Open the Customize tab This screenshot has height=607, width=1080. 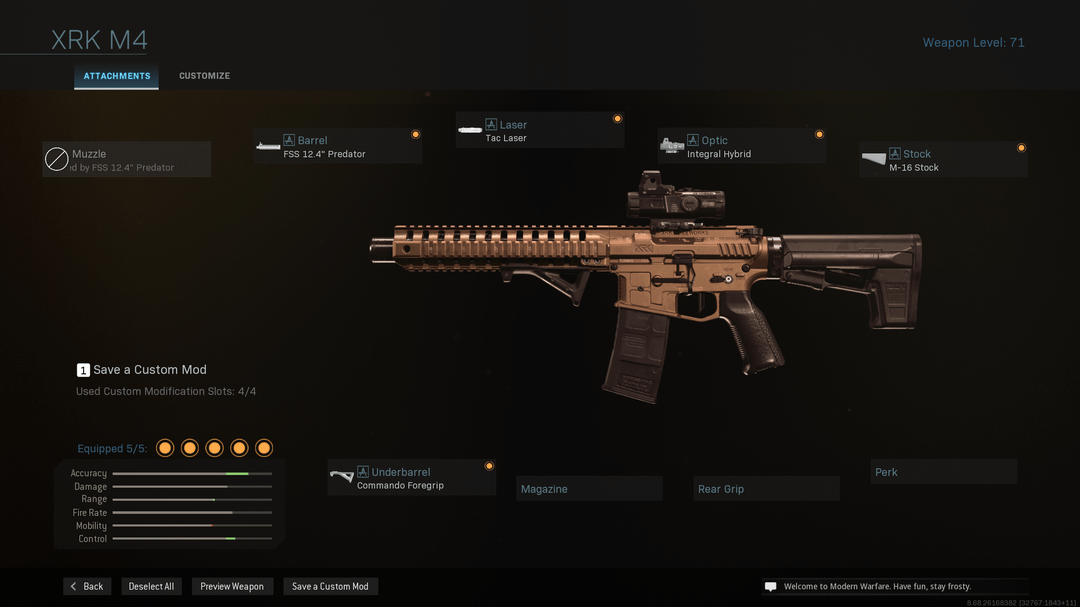[x=204, y=76]
